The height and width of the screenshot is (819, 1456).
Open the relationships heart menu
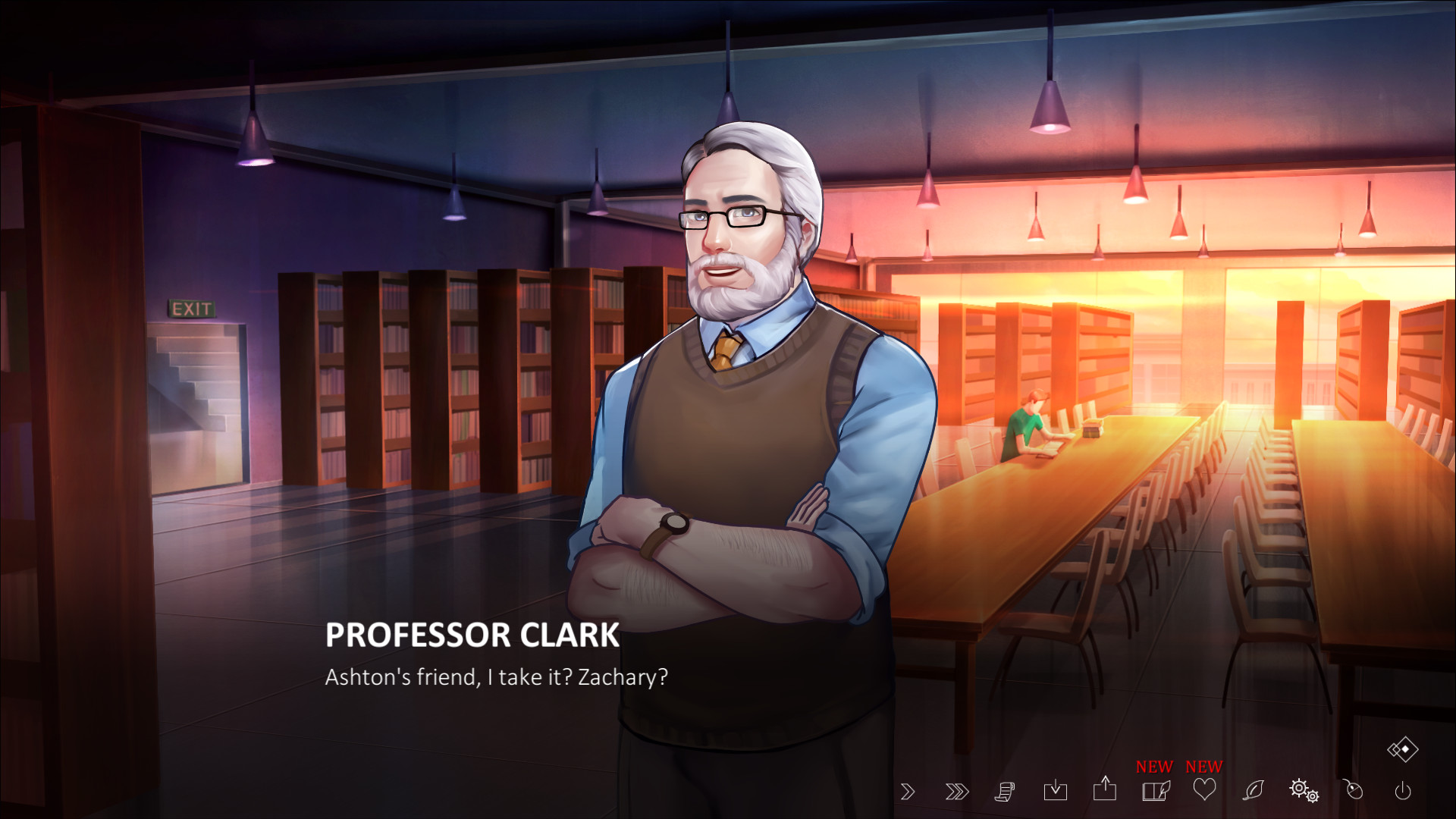[1204, 790]
